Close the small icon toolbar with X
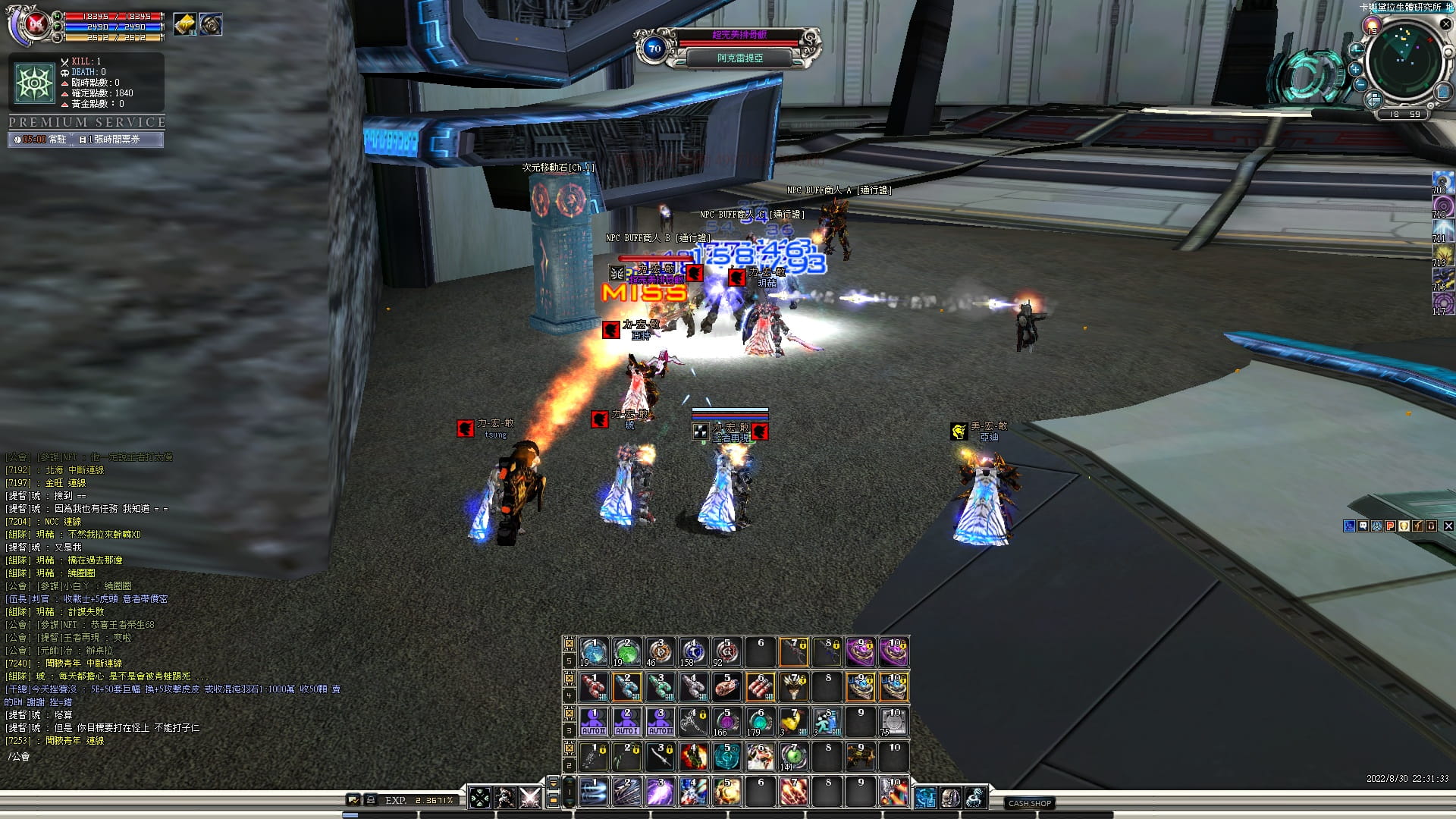 [x=1448, y=526]
